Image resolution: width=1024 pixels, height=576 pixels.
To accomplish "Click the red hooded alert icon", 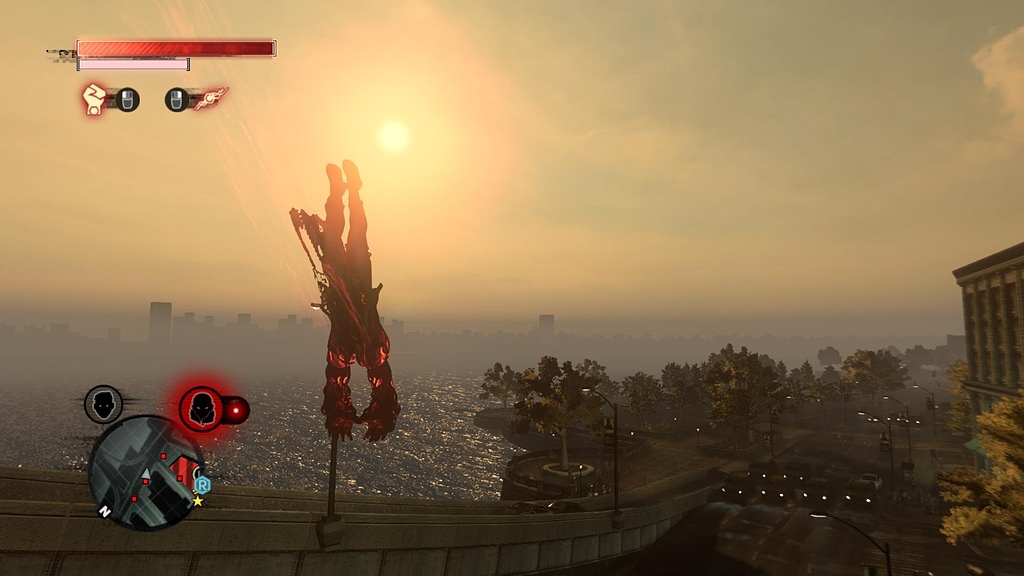I will click(202, 408).
